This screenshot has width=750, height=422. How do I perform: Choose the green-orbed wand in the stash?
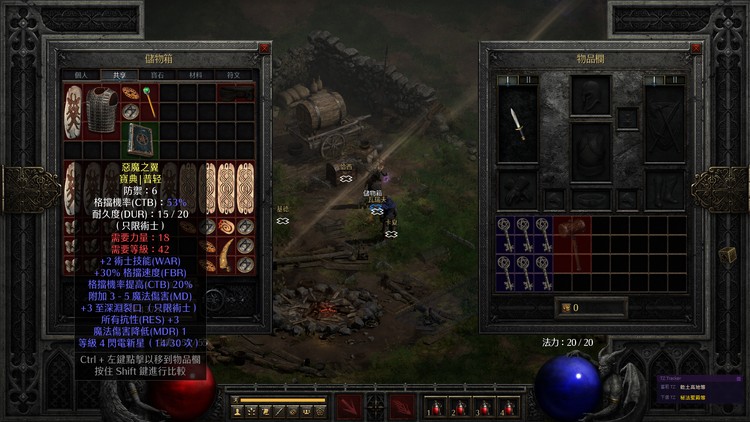point(148,99)
